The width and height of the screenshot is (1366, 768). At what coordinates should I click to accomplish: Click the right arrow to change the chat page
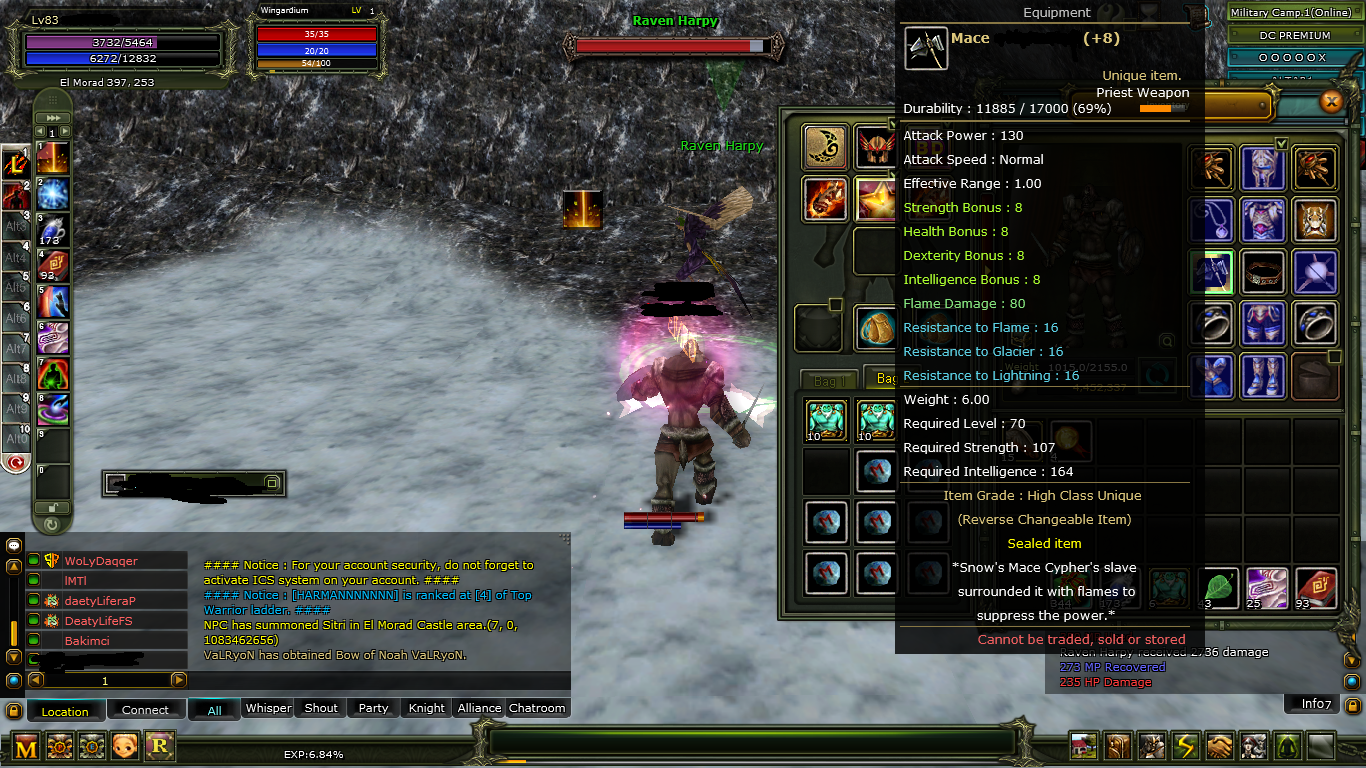[x=178, y=681]
